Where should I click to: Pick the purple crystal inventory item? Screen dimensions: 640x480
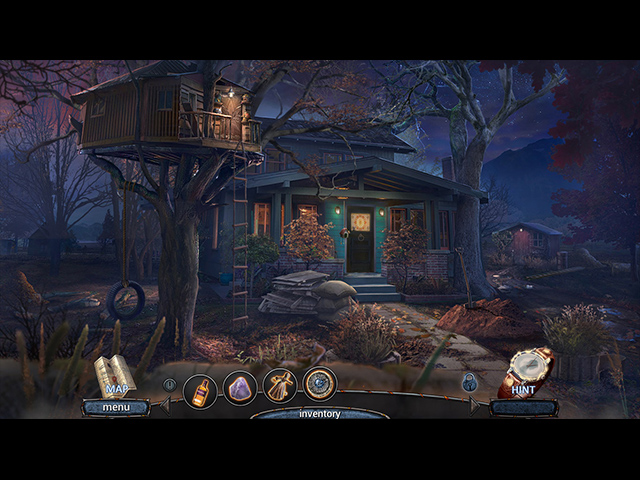[240, 387]
